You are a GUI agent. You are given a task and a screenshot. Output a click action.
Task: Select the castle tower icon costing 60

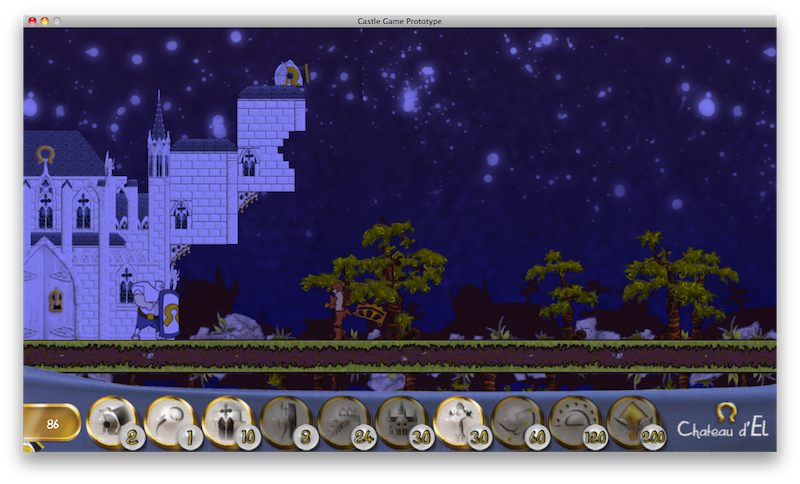517,421
